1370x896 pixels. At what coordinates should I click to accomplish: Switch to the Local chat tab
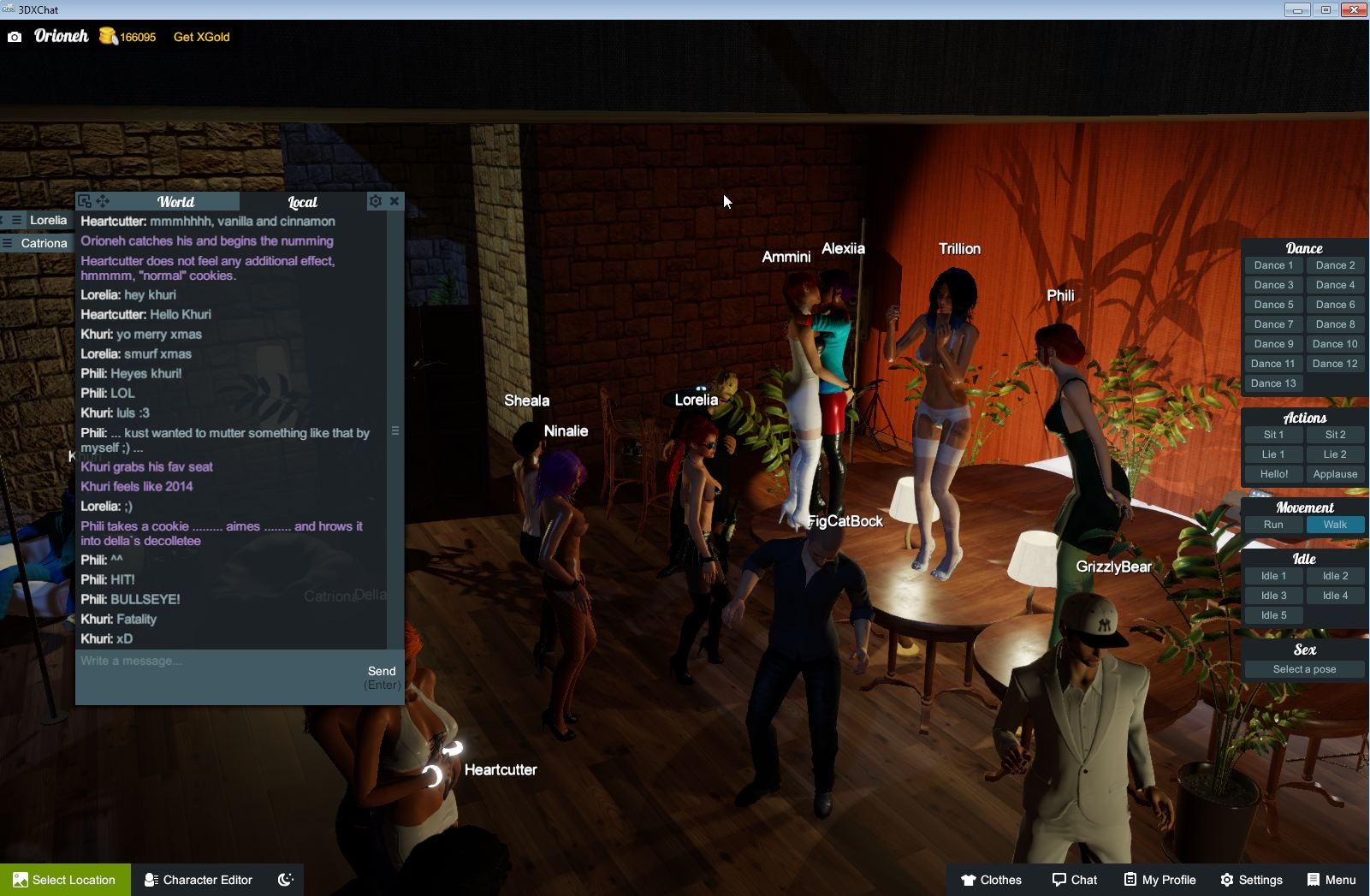[302, 202]
